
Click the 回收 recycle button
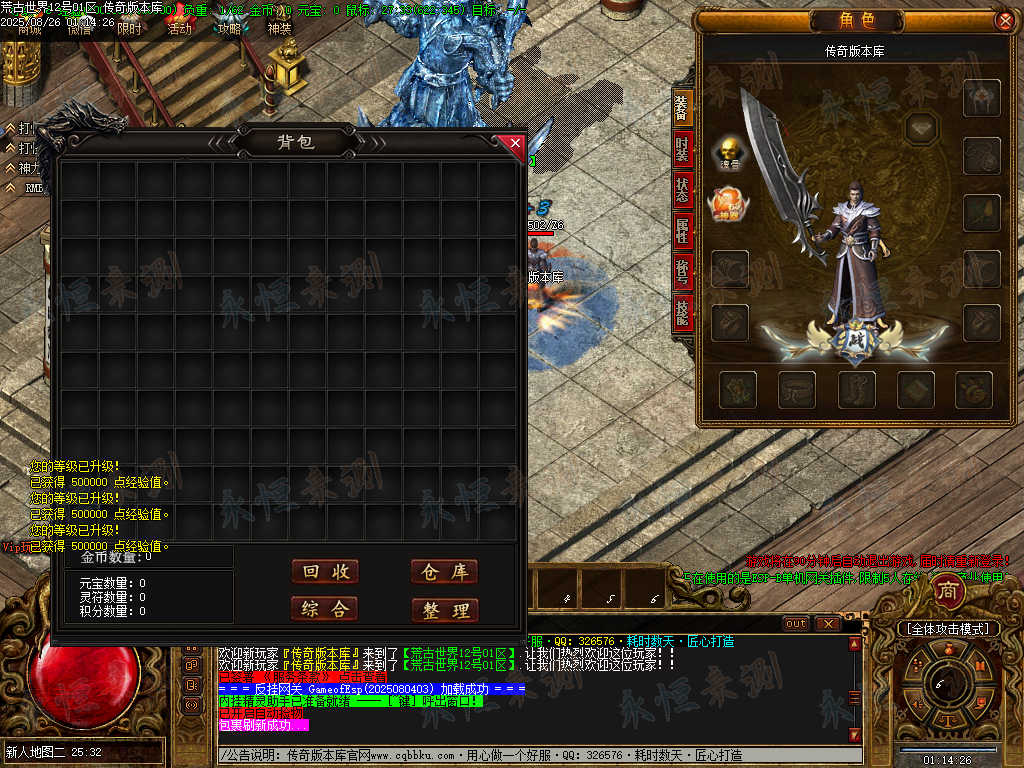(x=325, y=571)
